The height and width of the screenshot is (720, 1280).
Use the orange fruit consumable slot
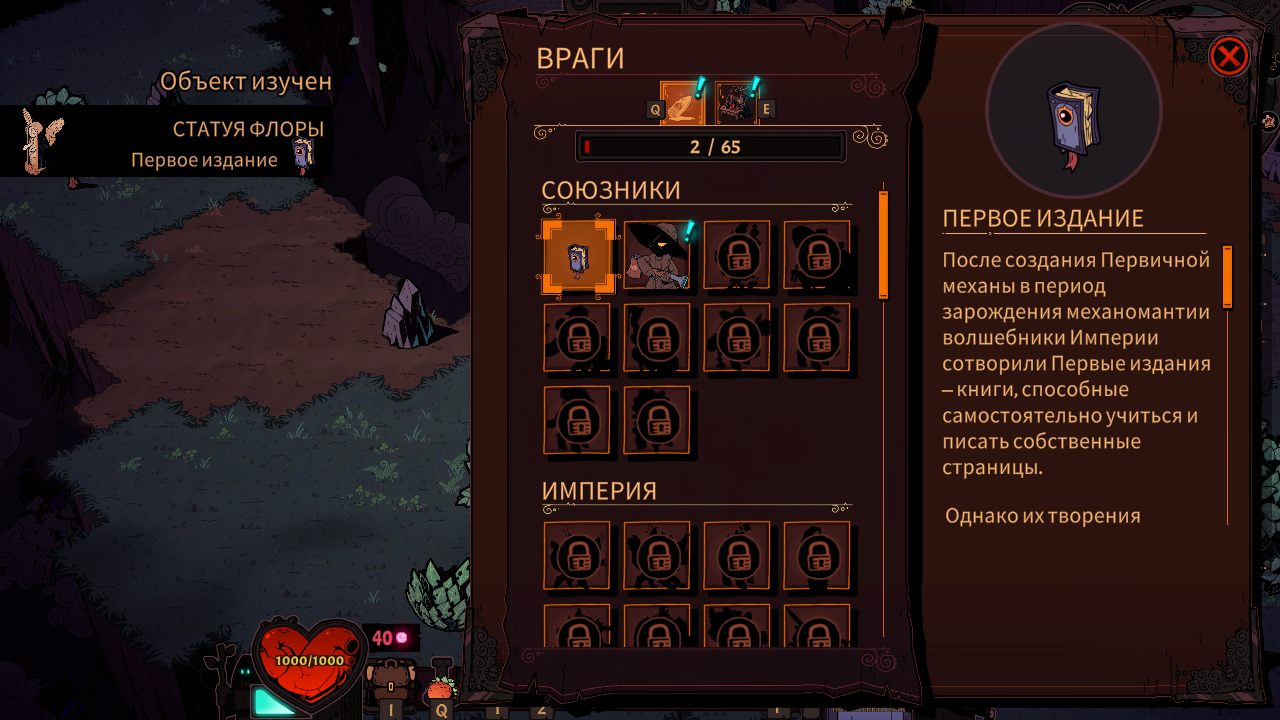pyautogui.click(x=440, y=688)
